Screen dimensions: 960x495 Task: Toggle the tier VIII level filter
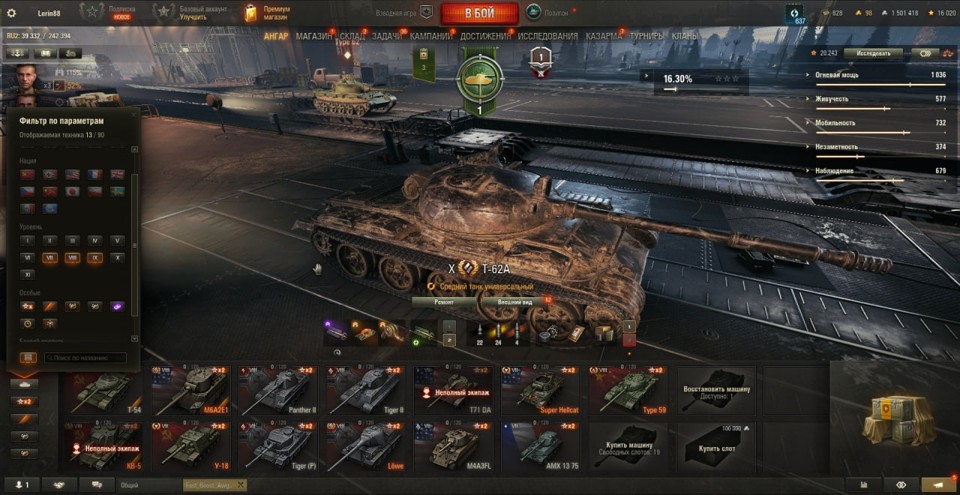tap(72, 257)
